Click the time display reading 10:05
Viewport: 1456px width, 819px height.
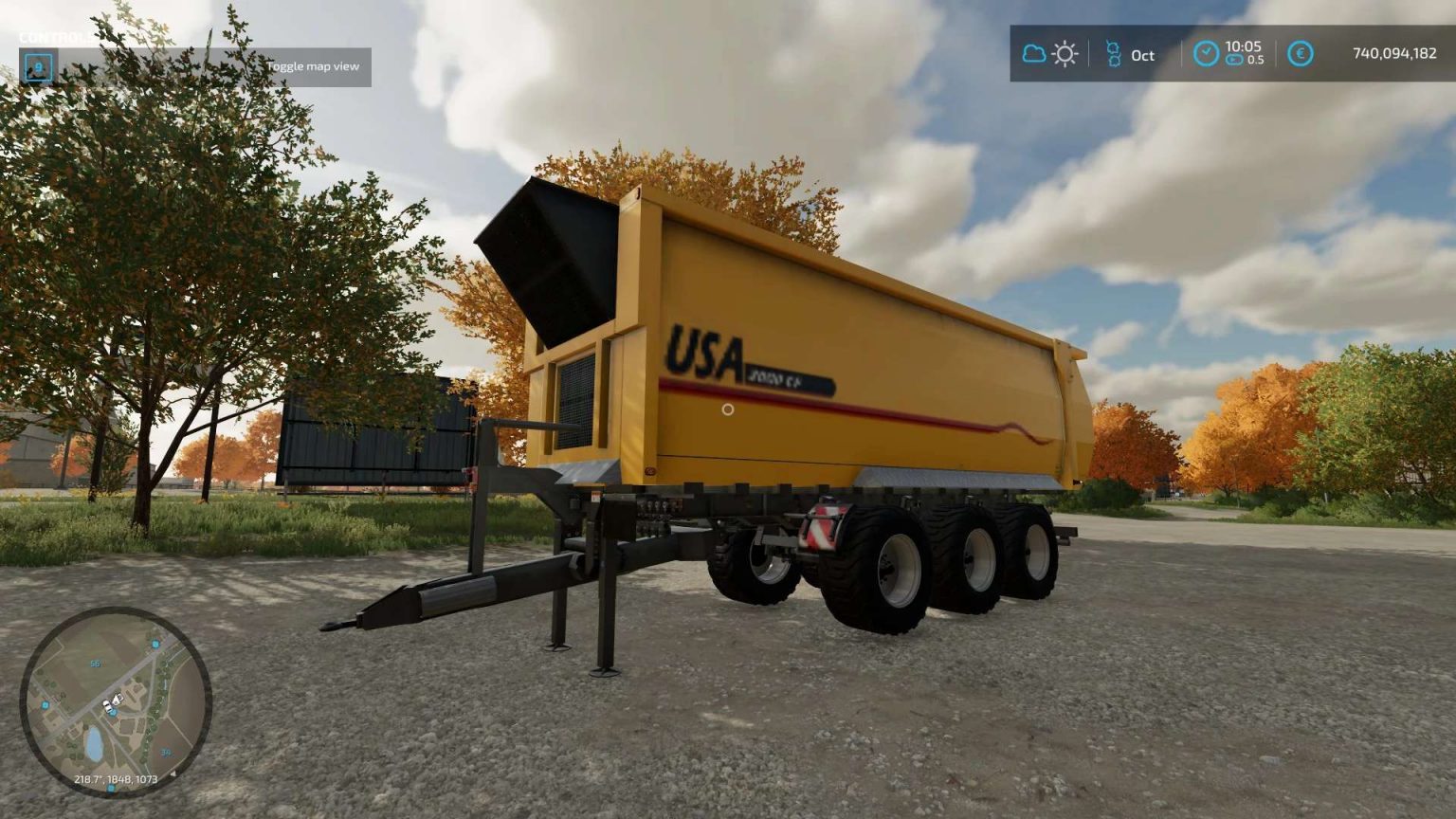click(x=1245, y=47)
